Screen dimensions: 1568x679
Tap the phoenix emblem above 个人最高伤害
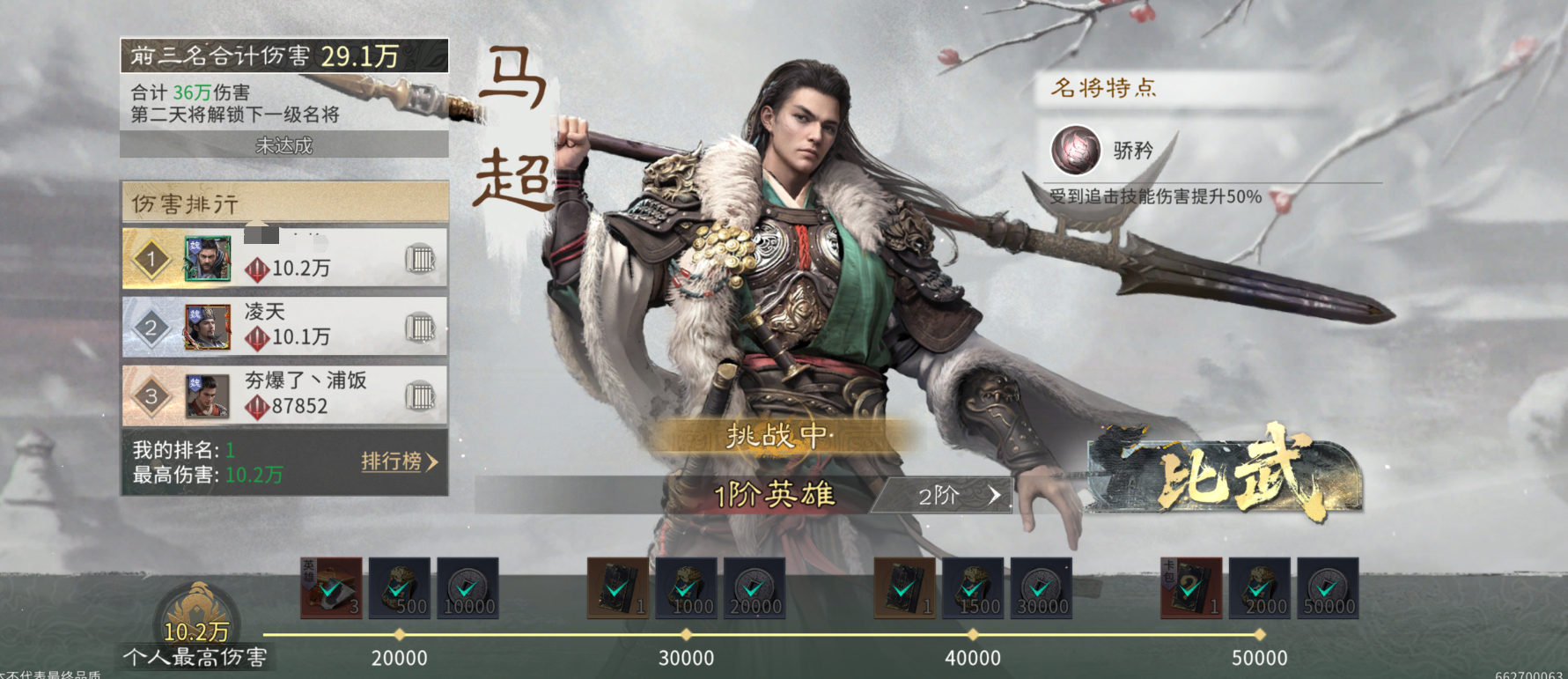(198, 609)
